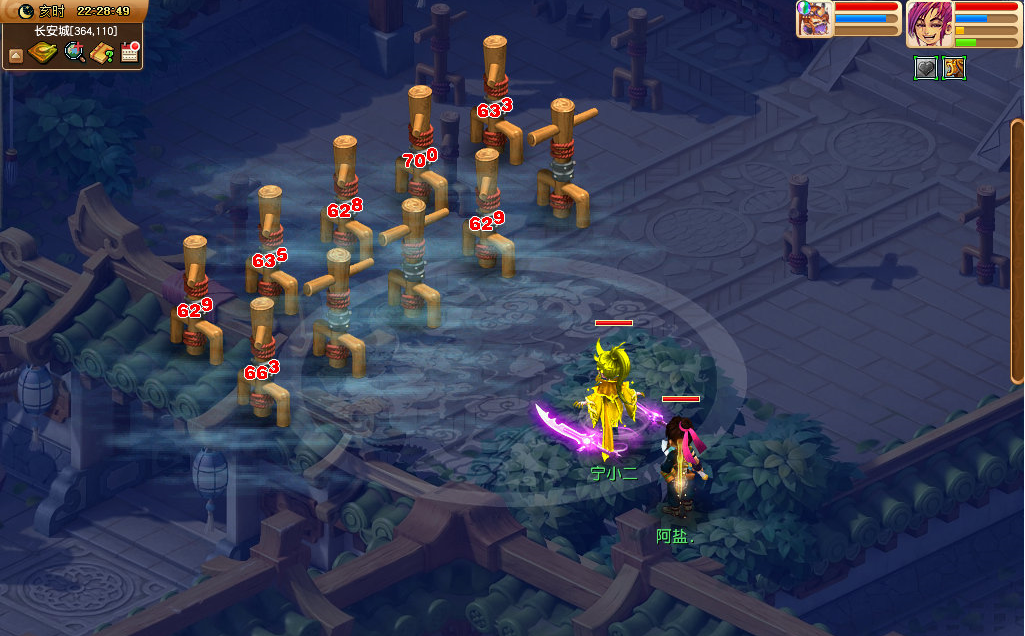Select the gray heart buff icon

[x=926, y=68]
